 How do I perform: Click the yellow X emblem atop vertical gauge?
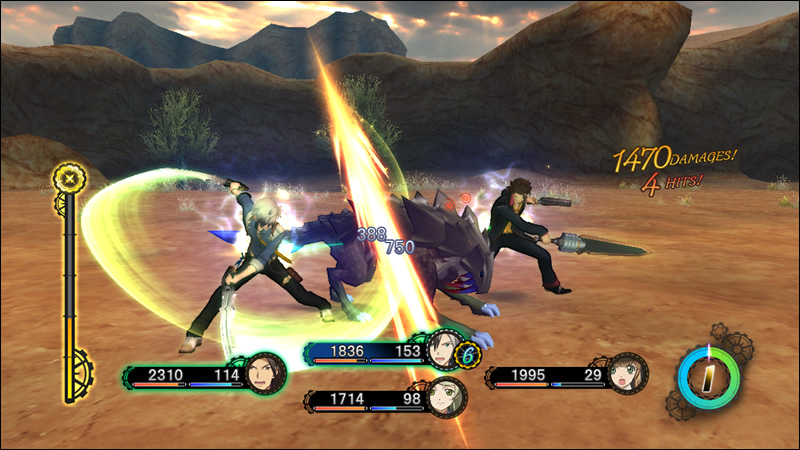70,179
